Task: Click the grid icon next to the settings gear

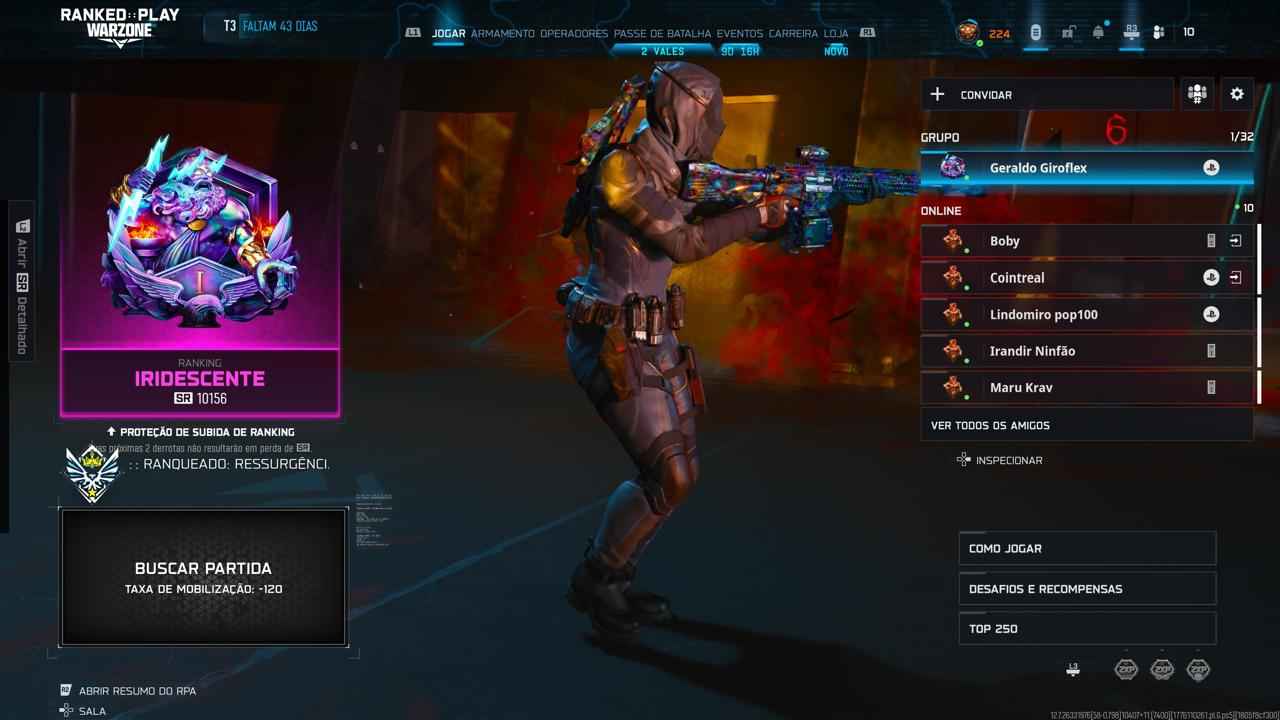Action: click(x=1196, y=93)
